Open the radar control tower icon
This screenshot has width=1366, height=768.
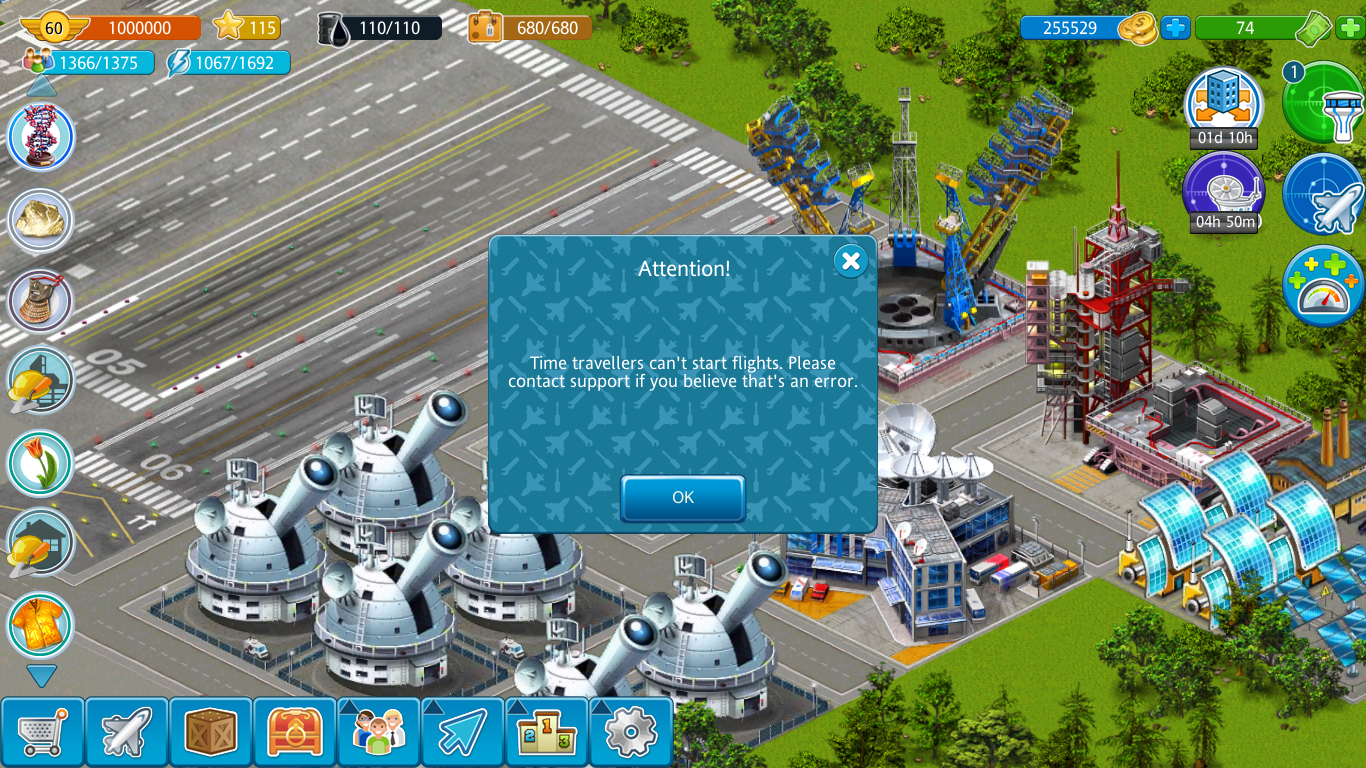[x=1324, y=102]
